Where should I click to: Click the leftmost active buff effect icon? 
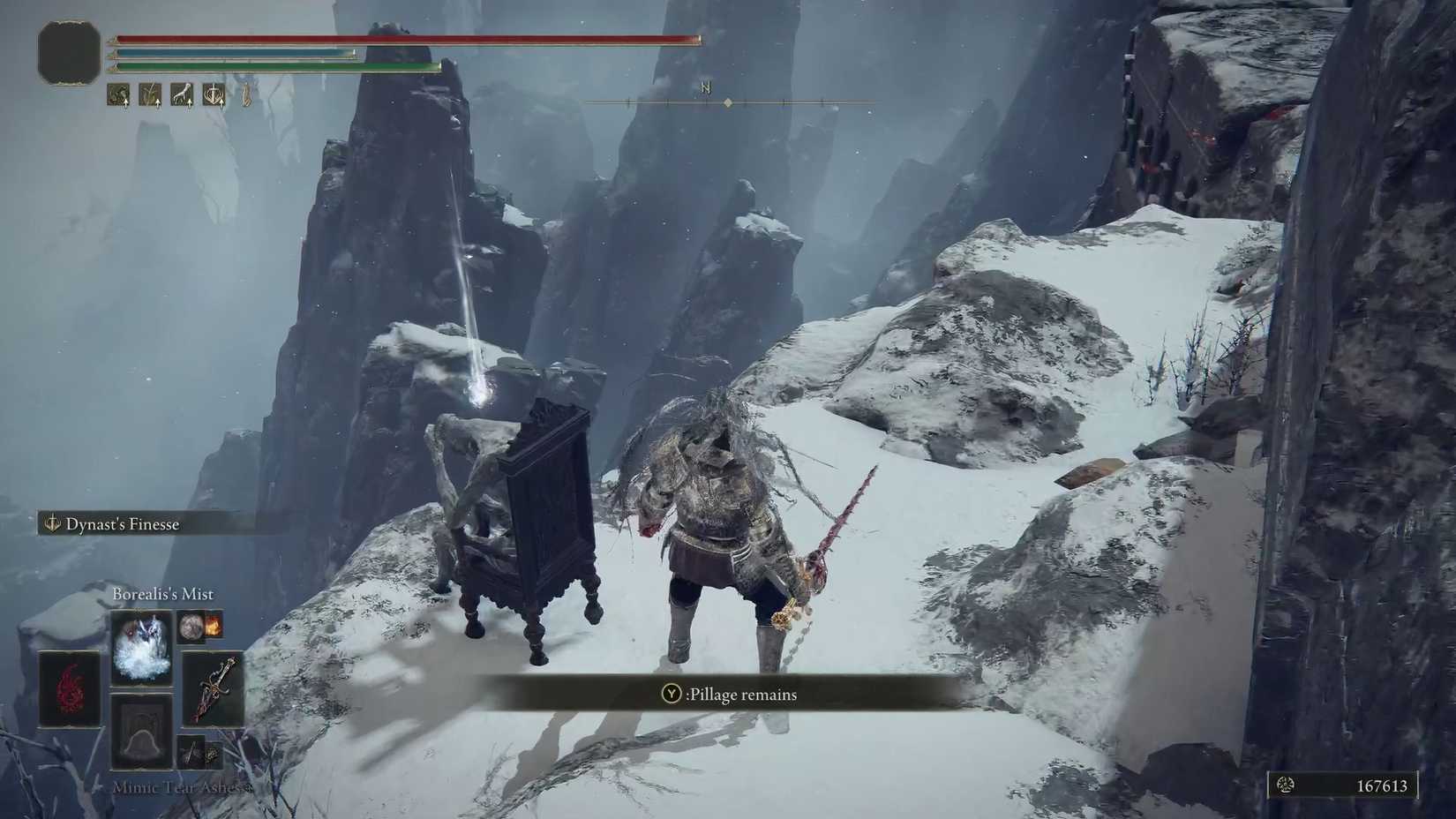[x=116, y=94]
